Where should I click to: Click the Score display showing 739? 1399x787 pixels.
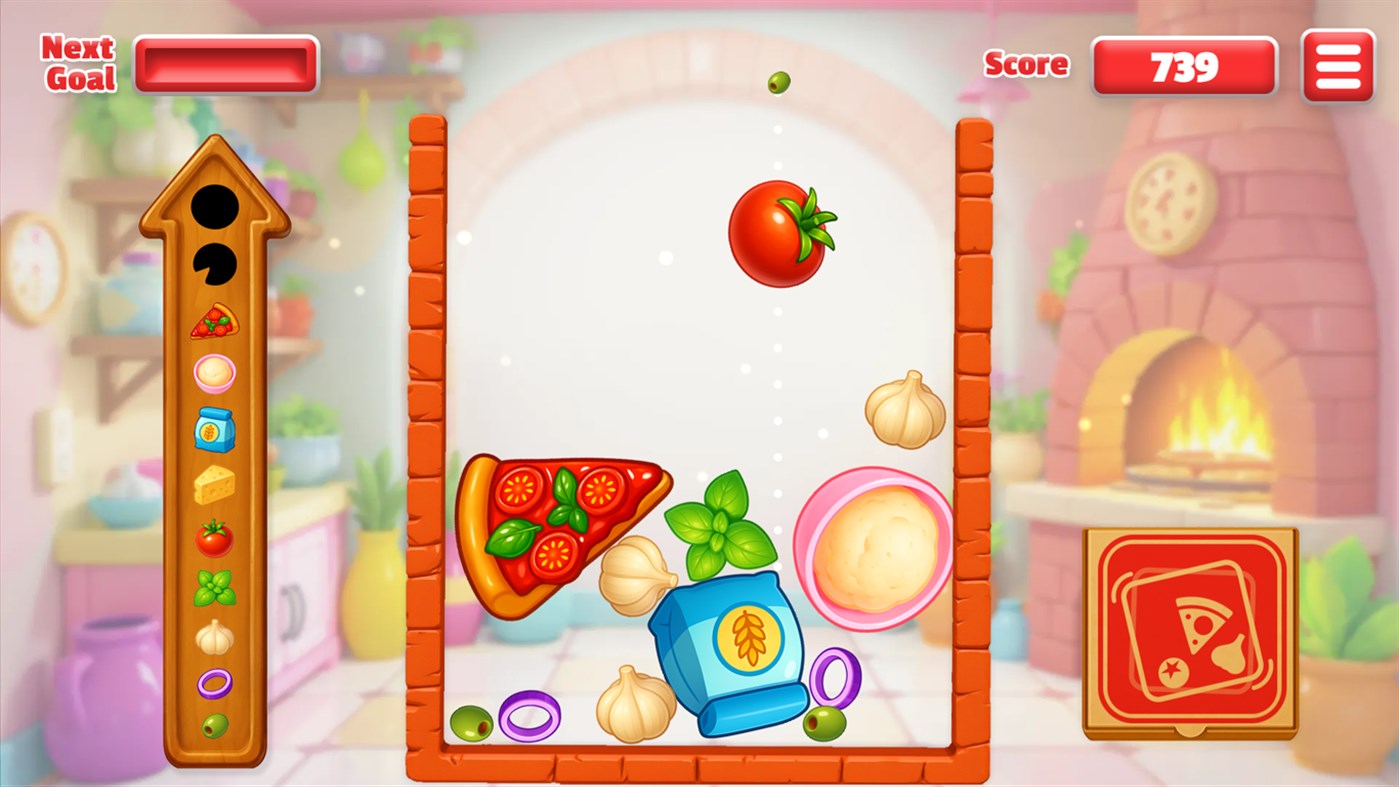(x=1184, y=66)
